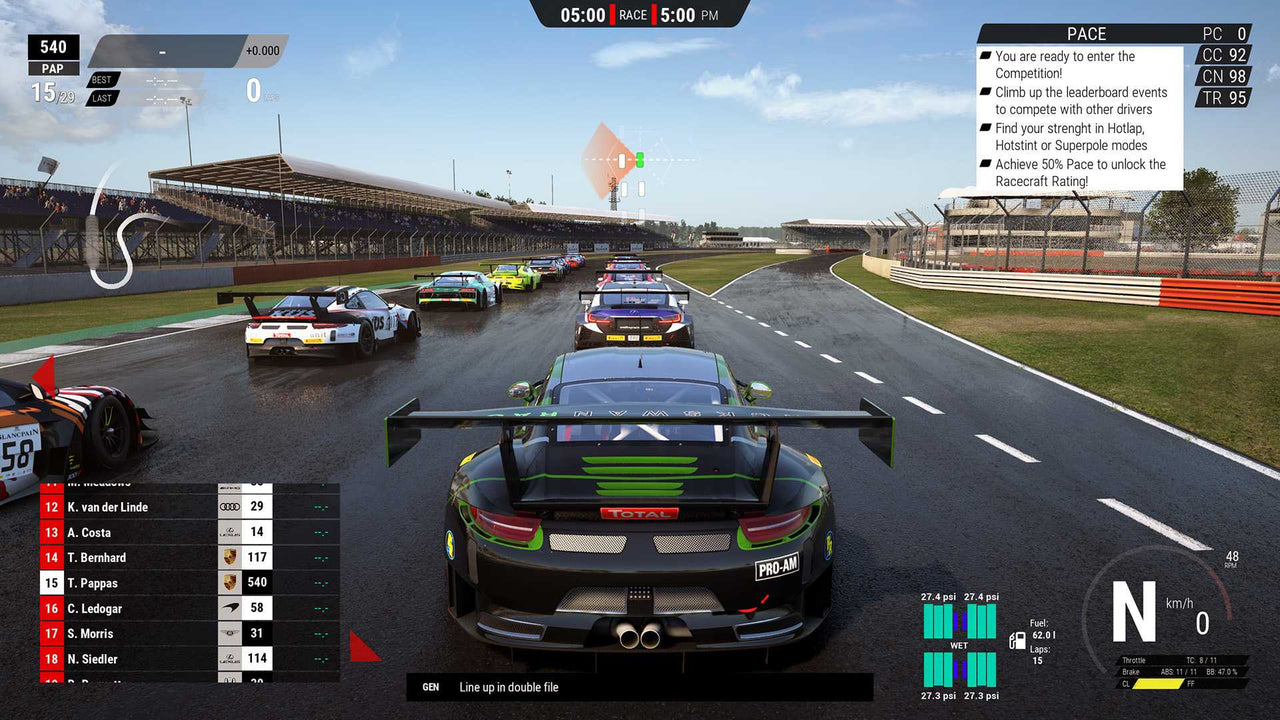This screenshot has width=1280, height=720.
Task: Collapse the PACE tips panel header
Action: pyautogui.click(x=1086, y=33)
